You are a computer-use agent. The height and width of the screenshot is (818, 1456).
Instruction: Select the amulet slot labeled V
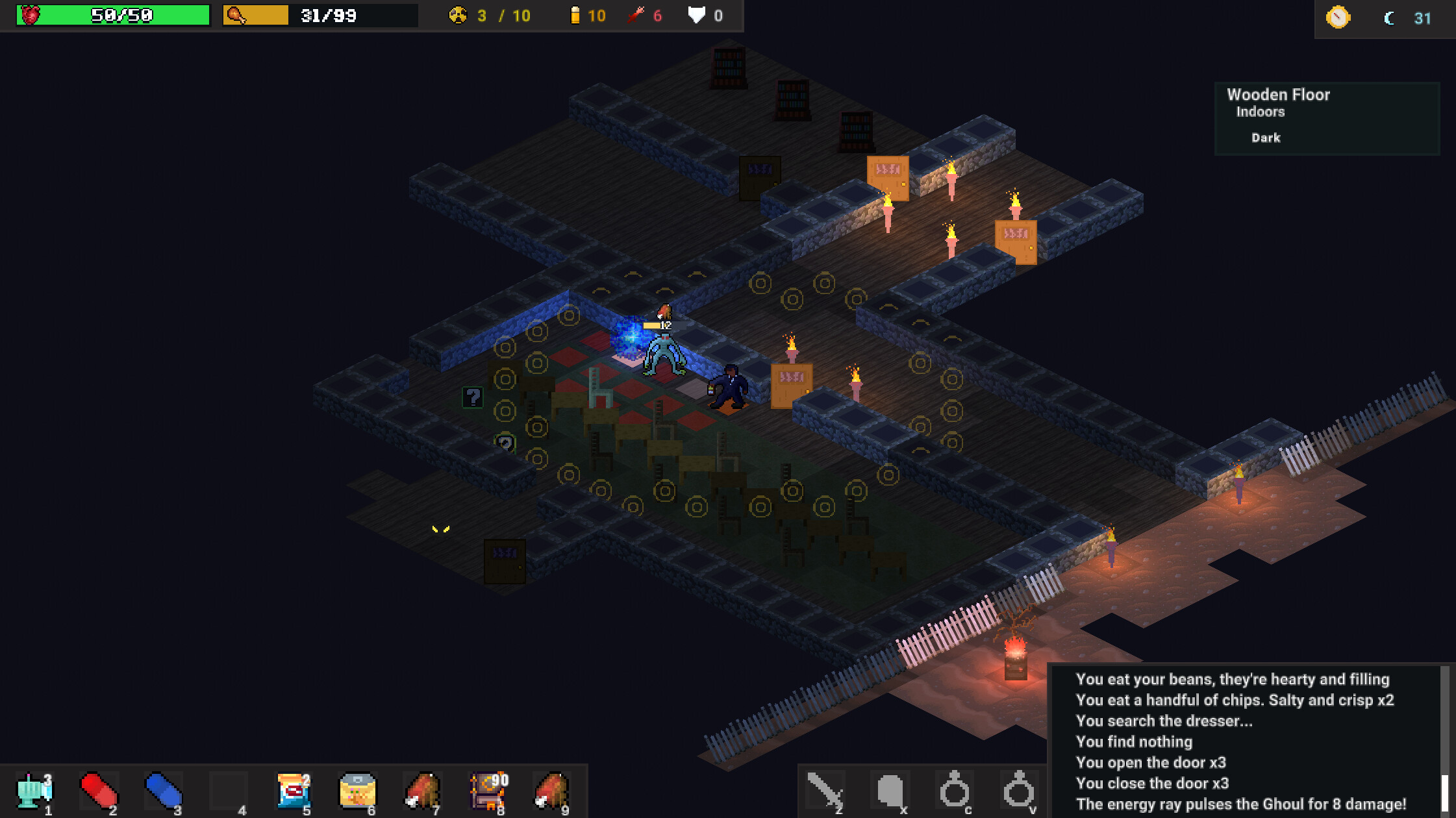click(x=1018, y=791)
